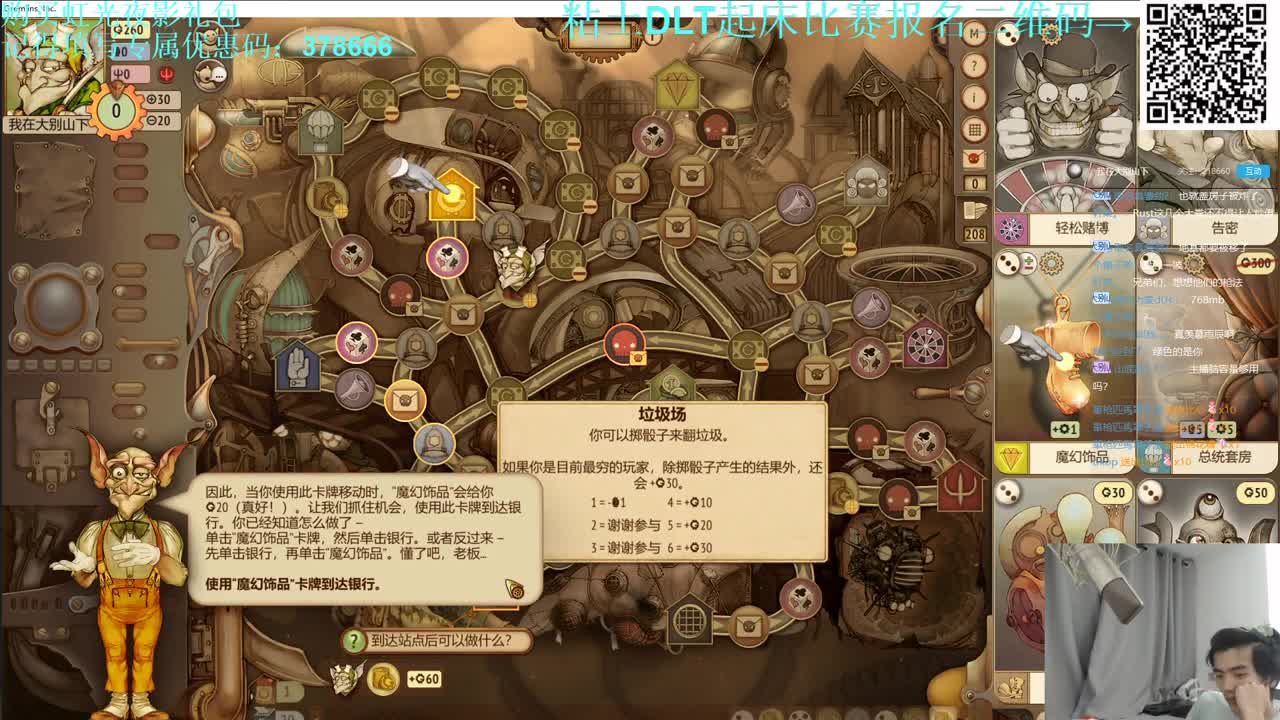Image resolution: width=1280 pixels, height=720 pixels.
Task: Toggle the red trident malice indicator
Action: (x=167, y=73)
